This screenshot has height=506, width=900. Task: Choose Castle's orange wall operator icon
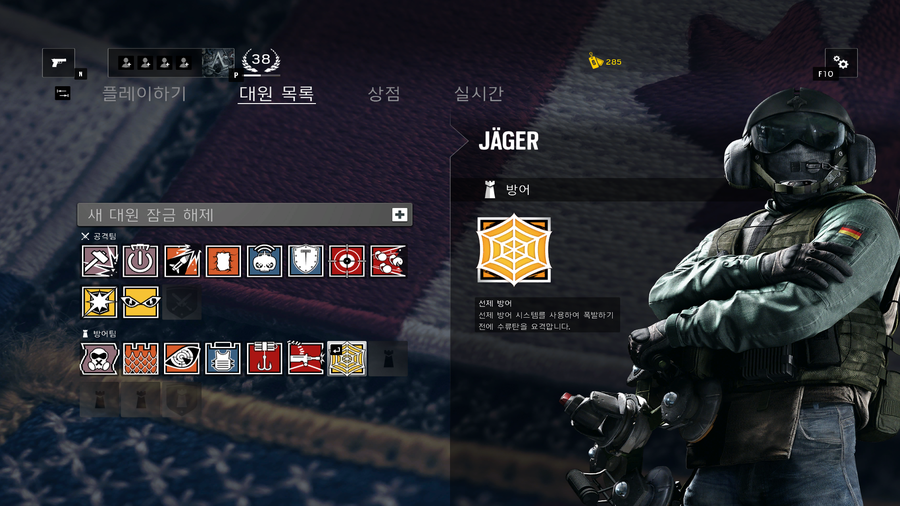tap(141, 358)
